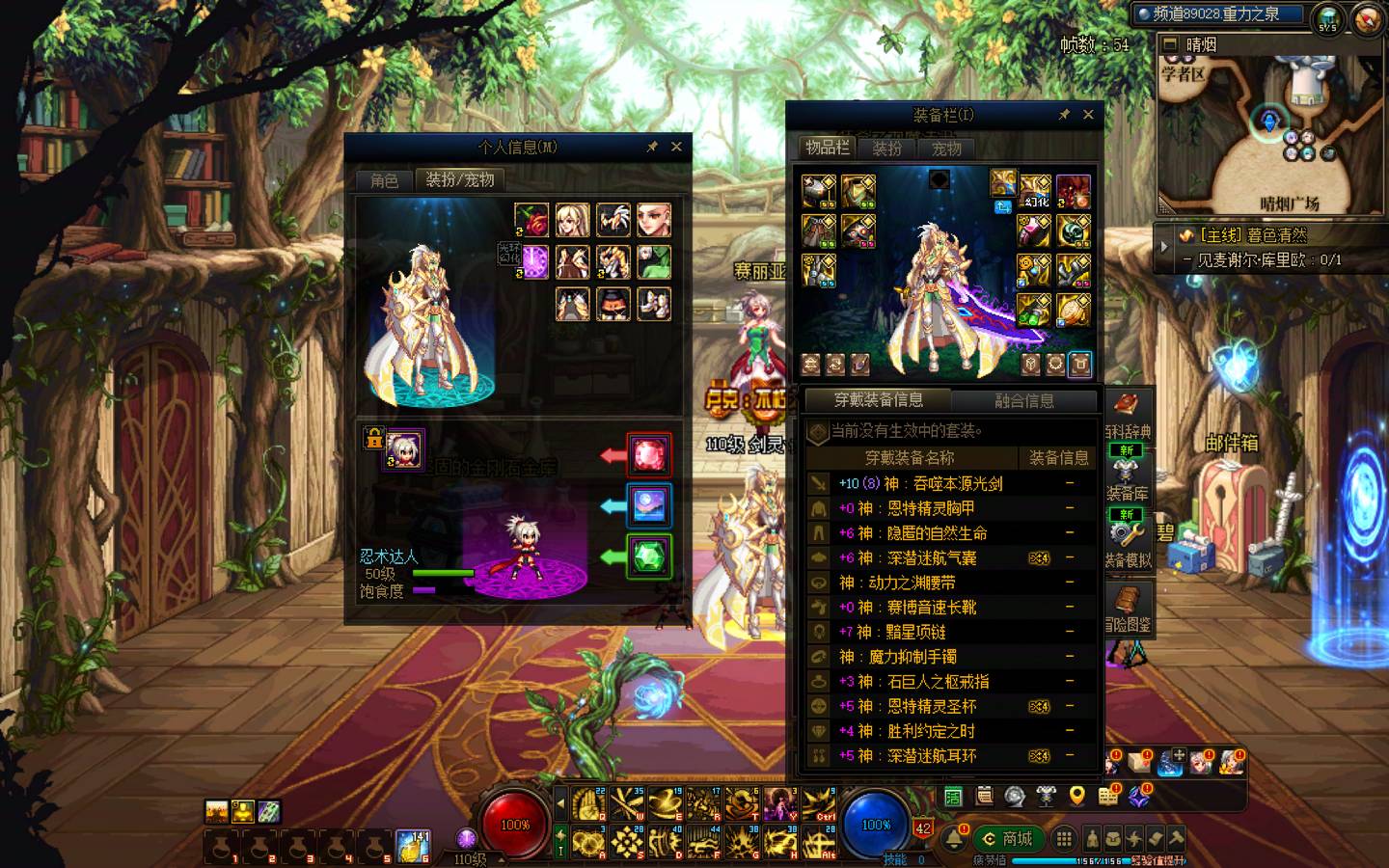The image size is (1389, 868).
Task: Show the 穿戴装备信息 tab
Action: (x=878, y=400)
